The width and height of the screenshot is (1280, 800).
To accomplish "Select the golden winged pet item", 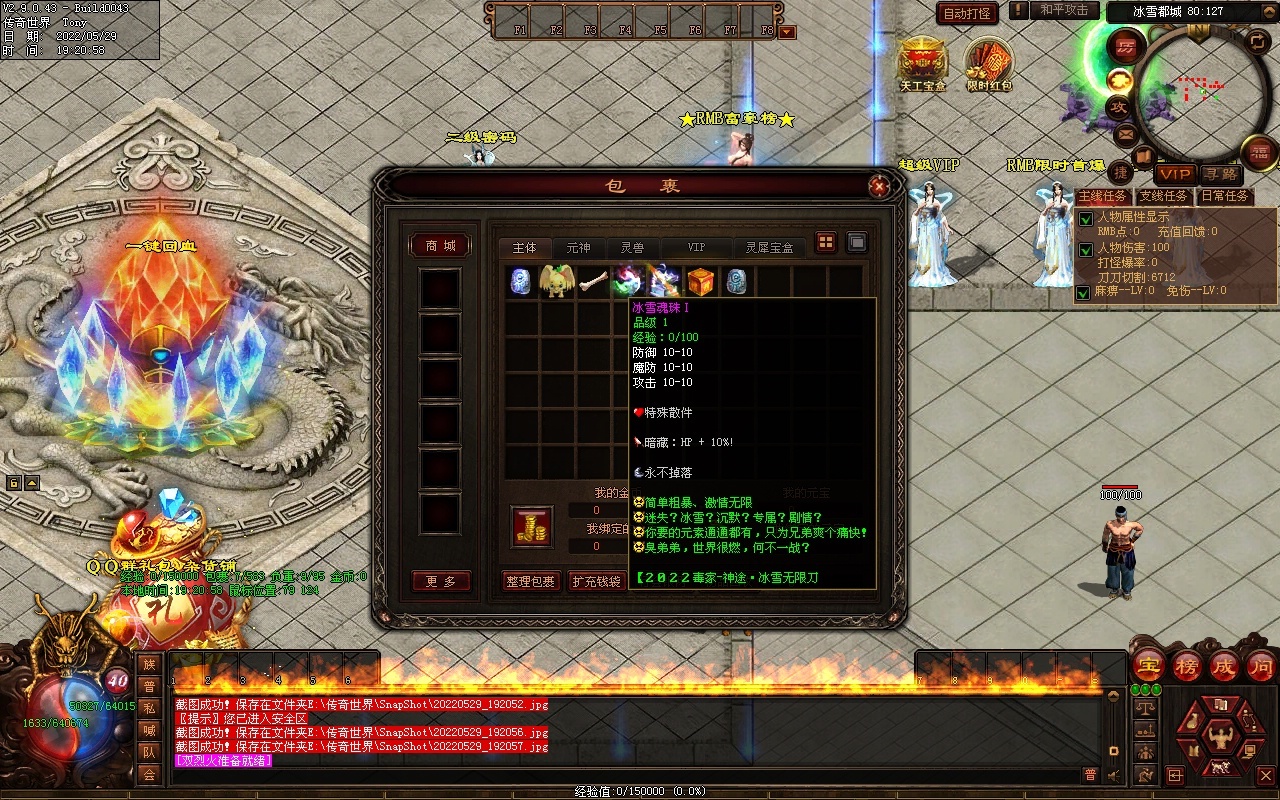I will point(557,281).
